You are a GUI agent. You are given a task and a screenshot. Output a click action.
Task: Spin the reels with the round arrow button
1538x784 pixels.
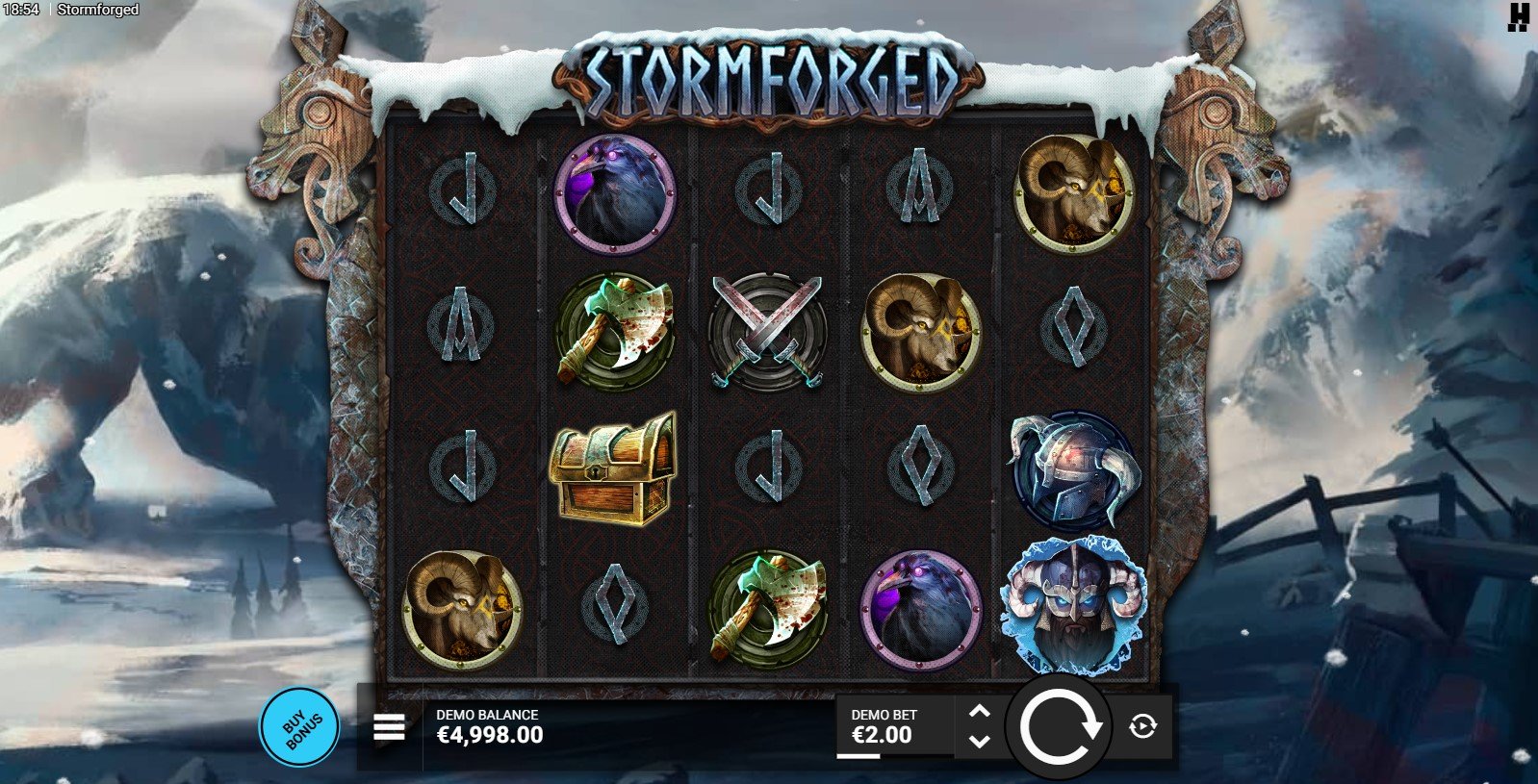[1059, 726]
